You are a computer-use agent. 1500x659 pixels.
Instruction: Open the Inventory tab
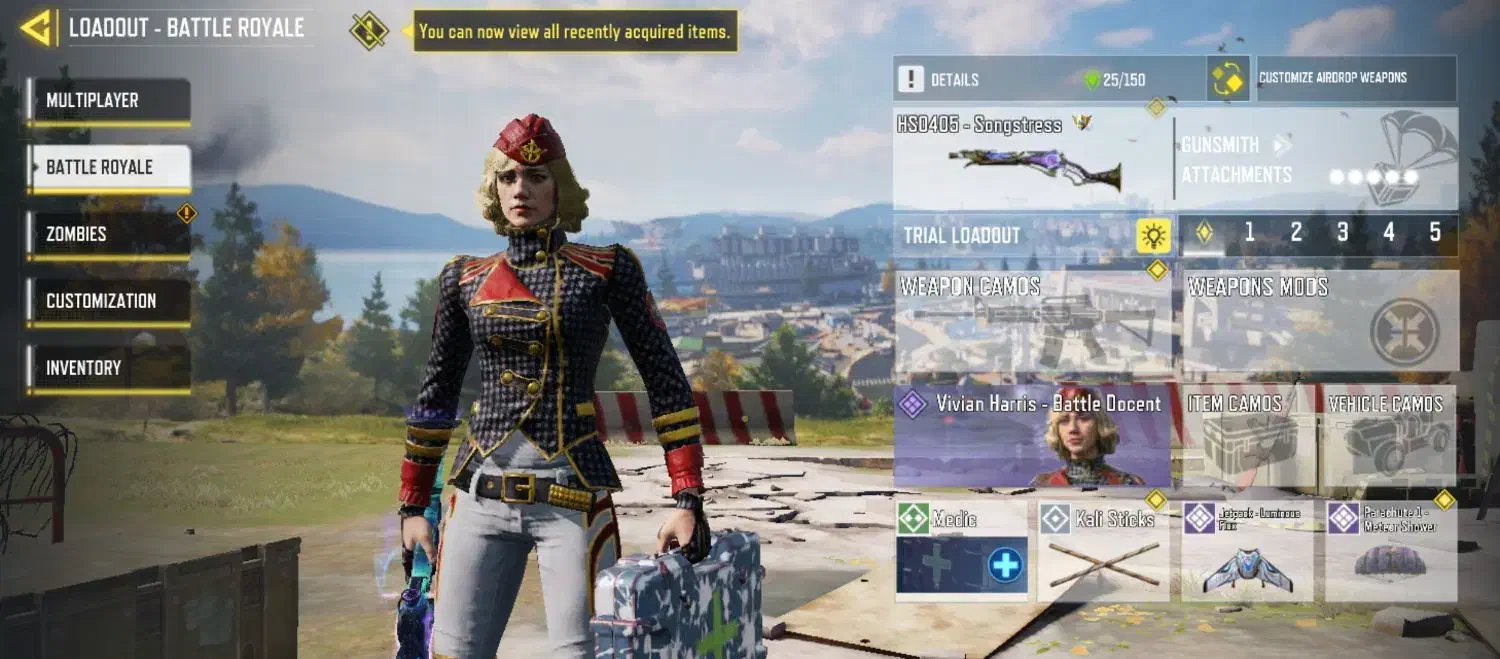coord(108,368)
